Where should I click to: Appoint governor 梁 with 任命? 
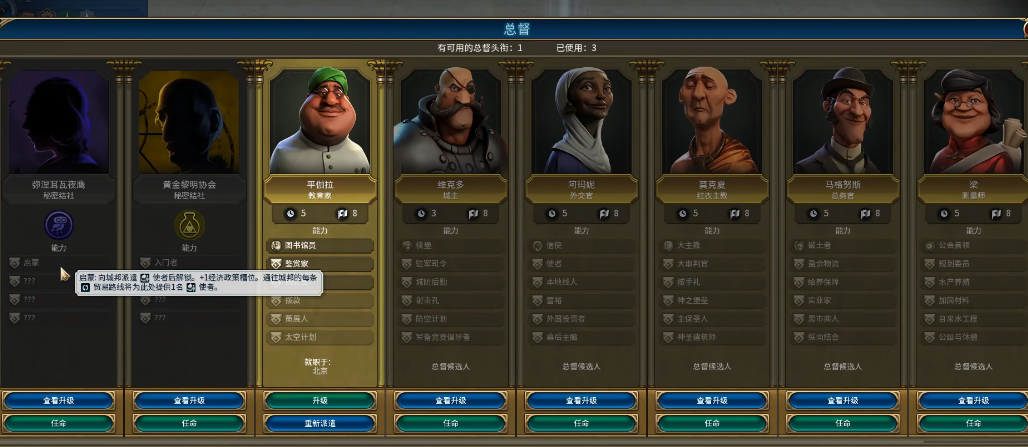(972, 423)
